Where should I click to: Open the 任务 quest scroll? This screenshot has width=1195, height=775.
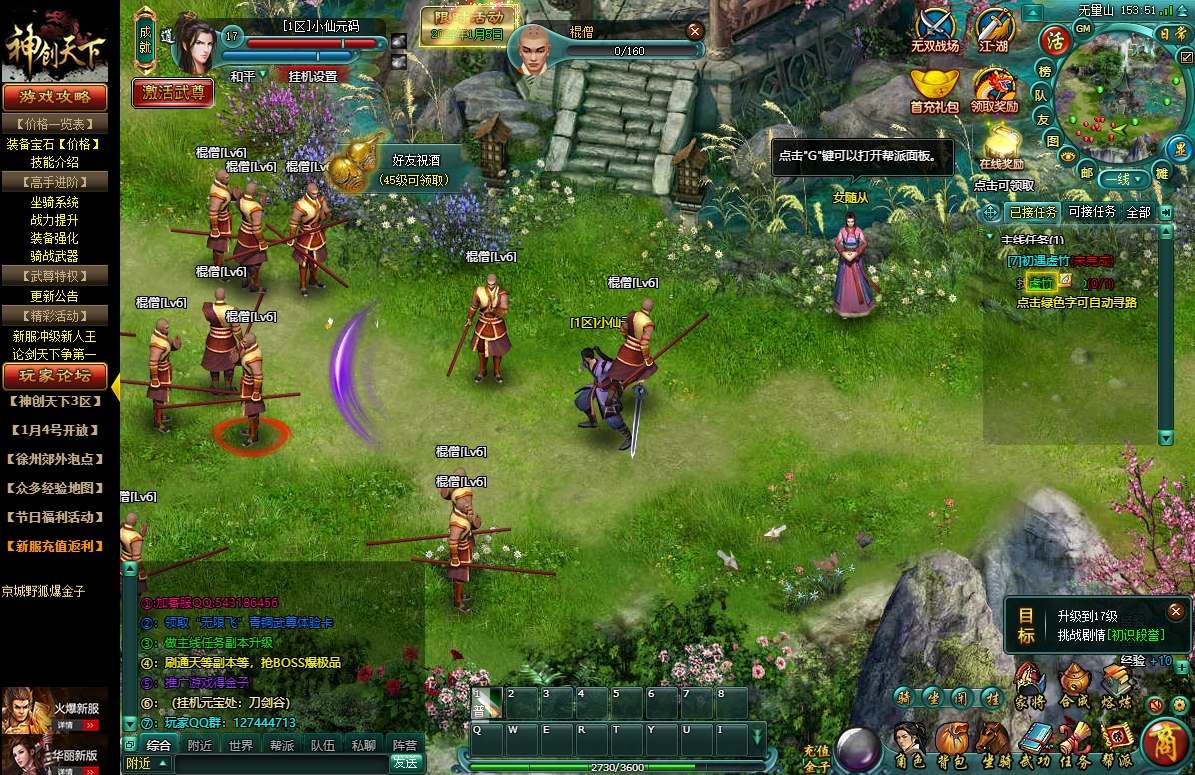click(1076, 743)
